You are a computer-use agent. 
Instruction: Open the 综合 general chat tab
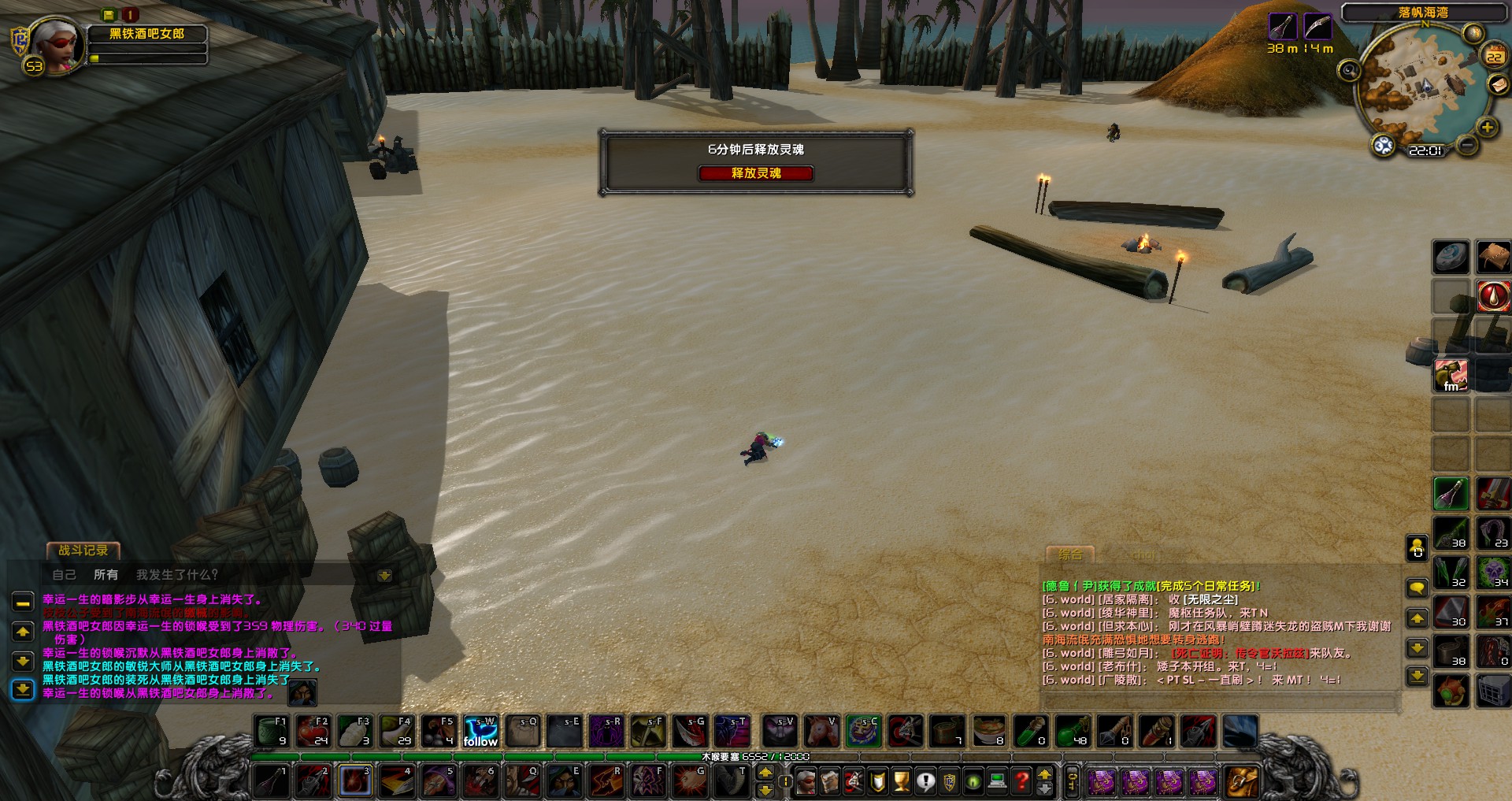[x=1069, y=554]
